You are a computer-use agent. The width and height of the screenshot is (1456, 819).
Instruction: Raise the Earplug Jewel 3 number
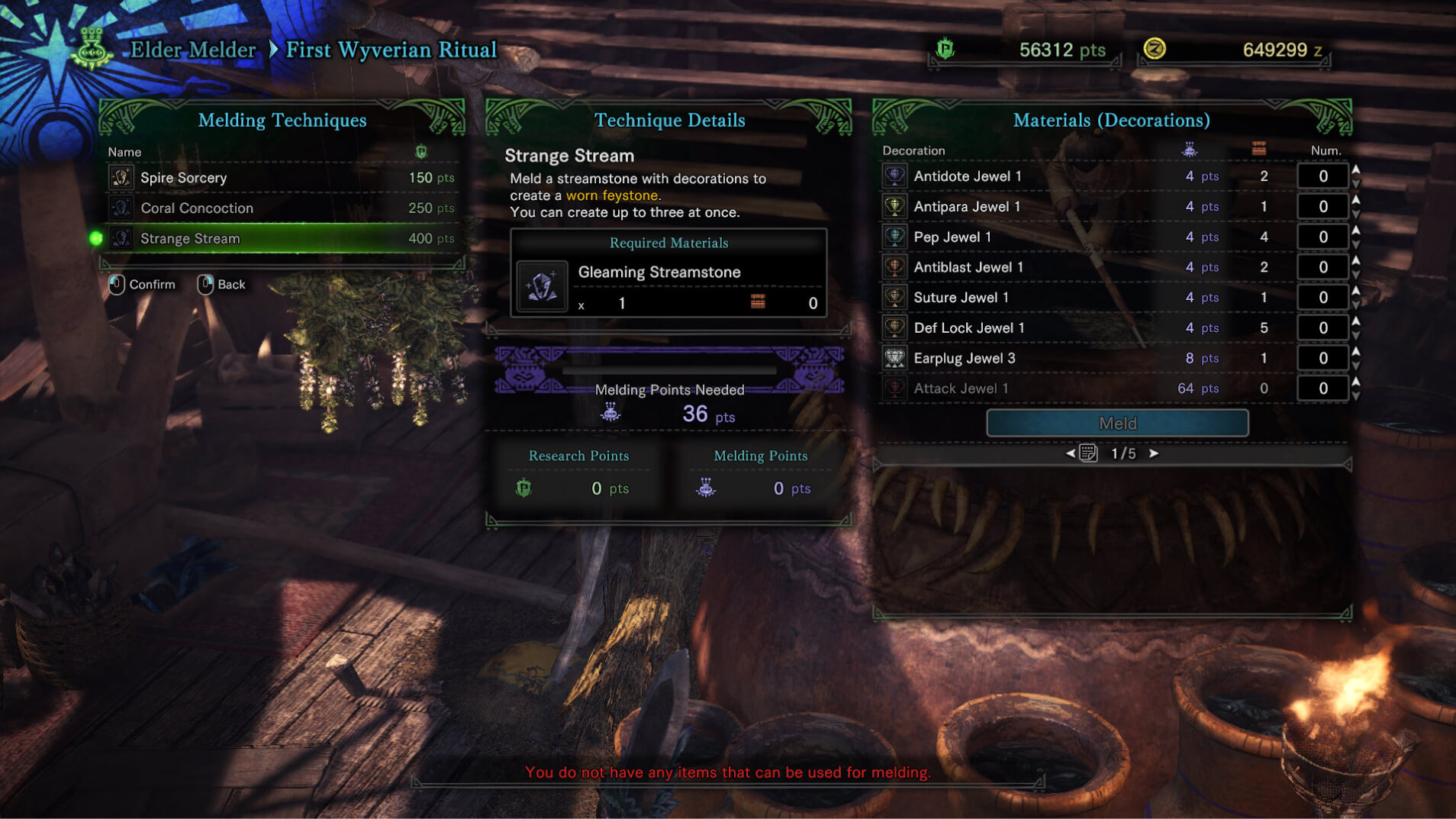1356,352
